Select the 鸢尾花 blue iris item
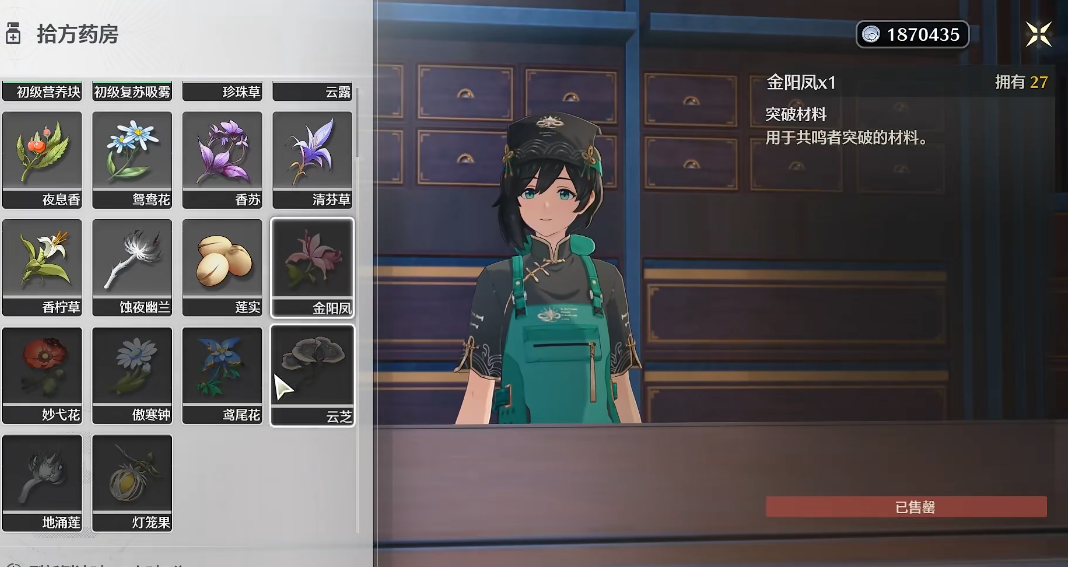The height and width of the screenshot is (567, 1068). click(222, 375)
